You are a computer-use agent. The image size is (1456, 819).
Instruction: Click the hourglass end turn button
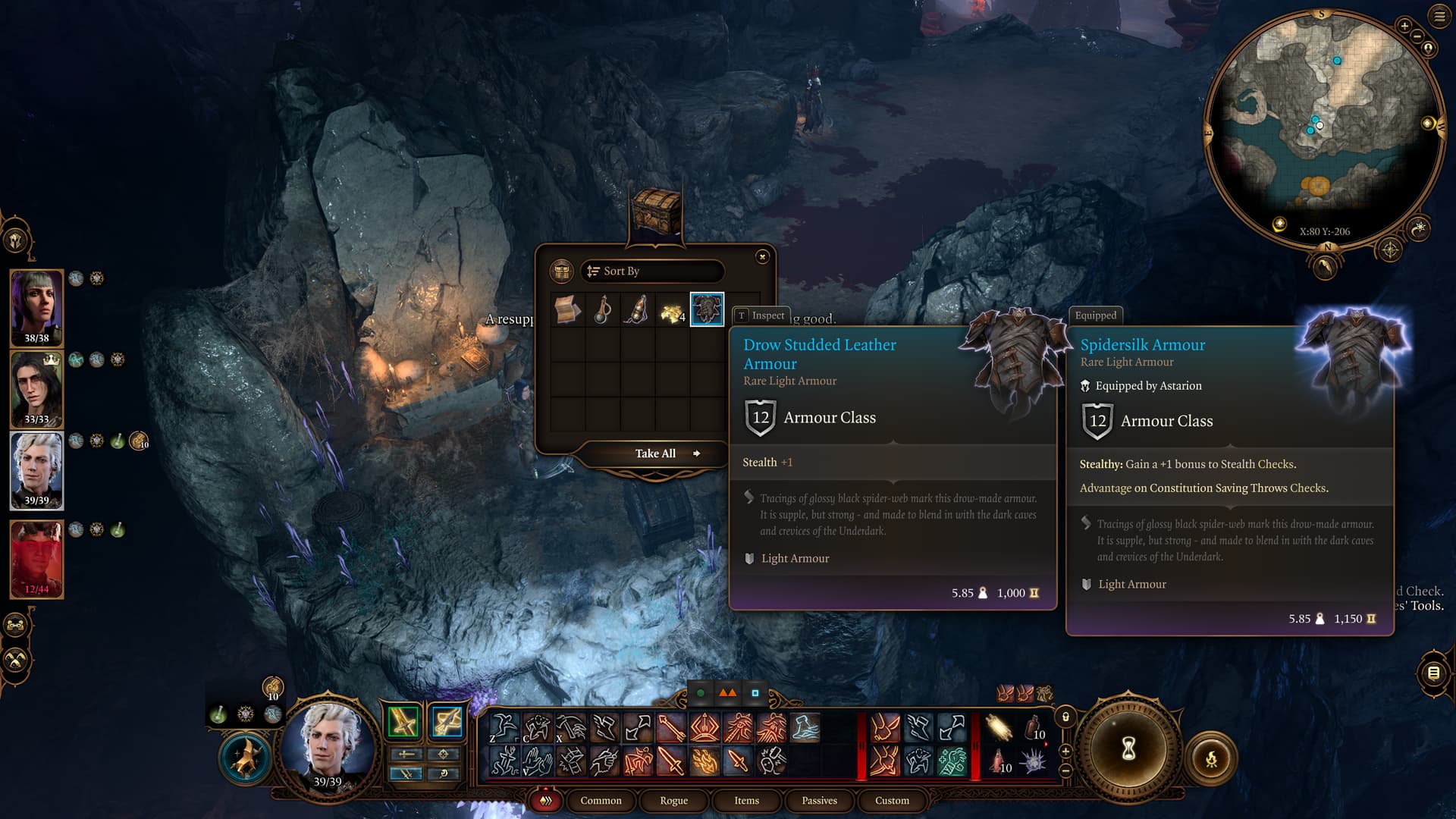coord(1128,749)
